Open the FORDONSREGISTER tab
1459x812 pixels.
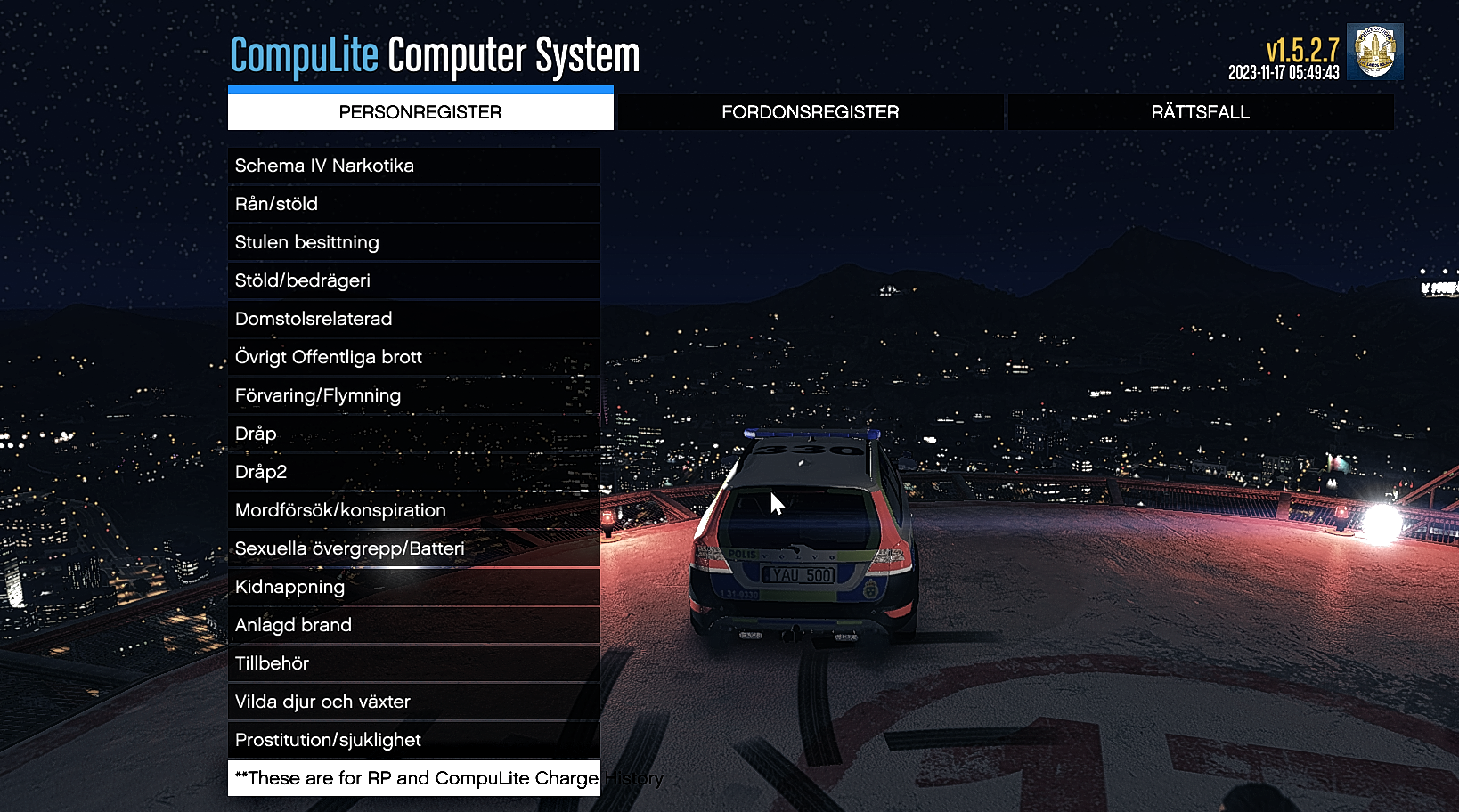[810, 112]
